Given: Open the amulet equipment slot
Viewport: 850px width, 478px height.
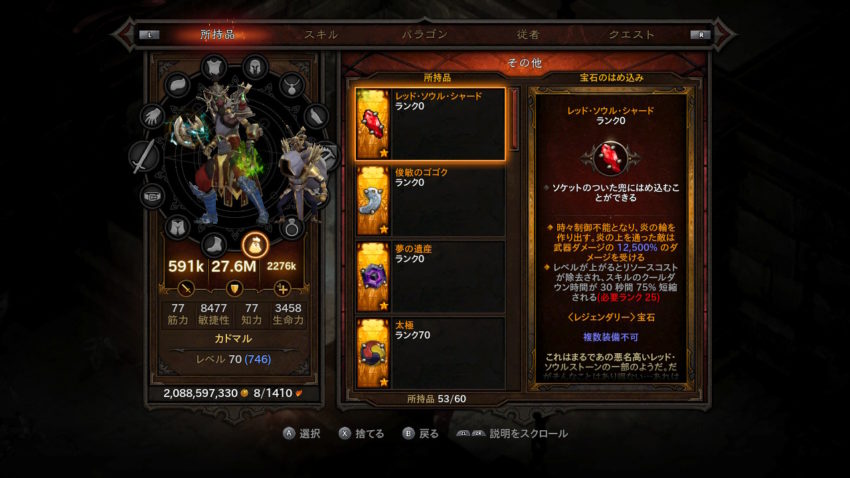Looking at the screenshot, I should [x=291, y=84].
